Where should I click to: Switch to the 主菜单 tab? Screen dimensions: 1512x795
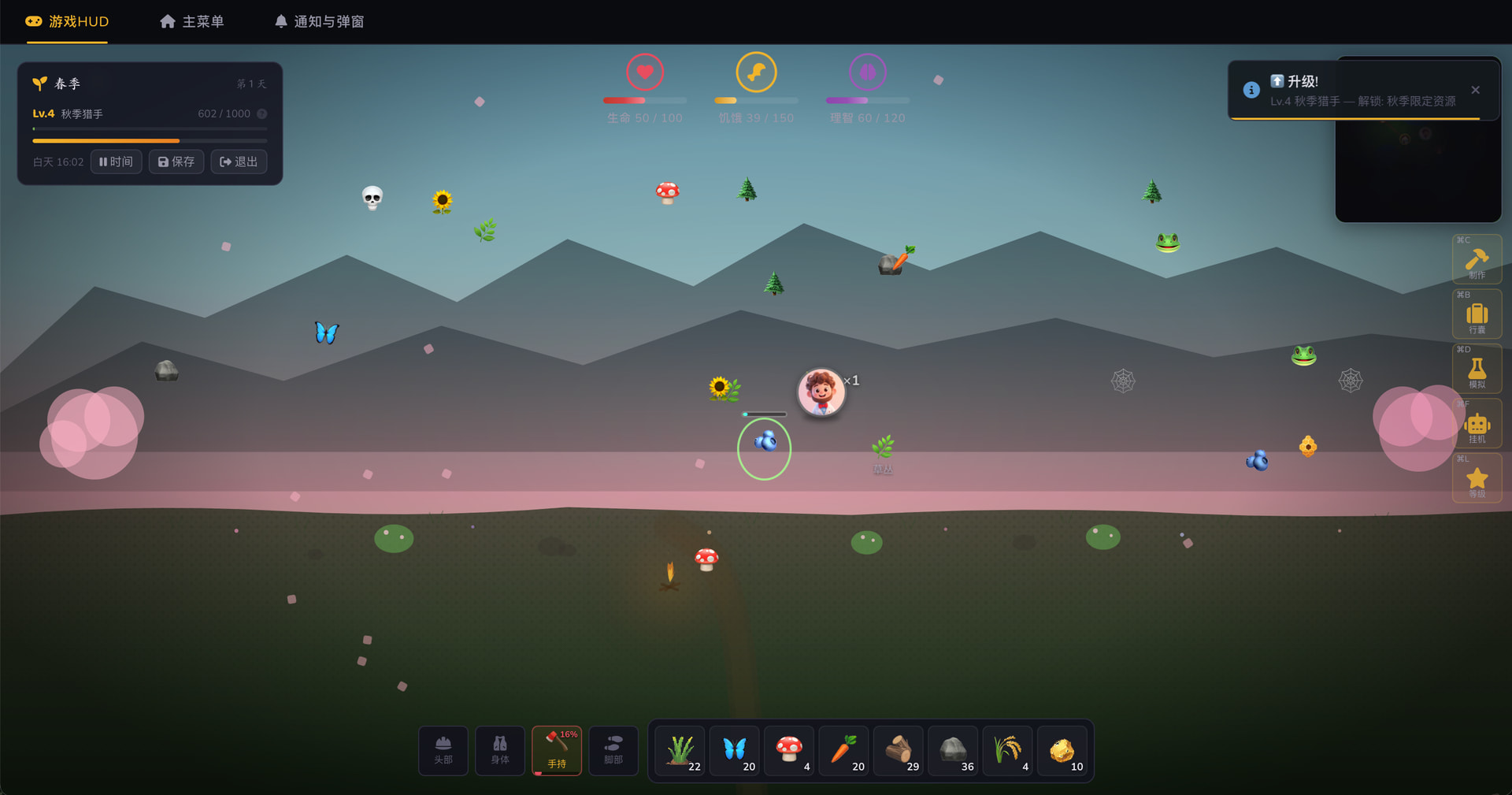click(x=192, y=21)
